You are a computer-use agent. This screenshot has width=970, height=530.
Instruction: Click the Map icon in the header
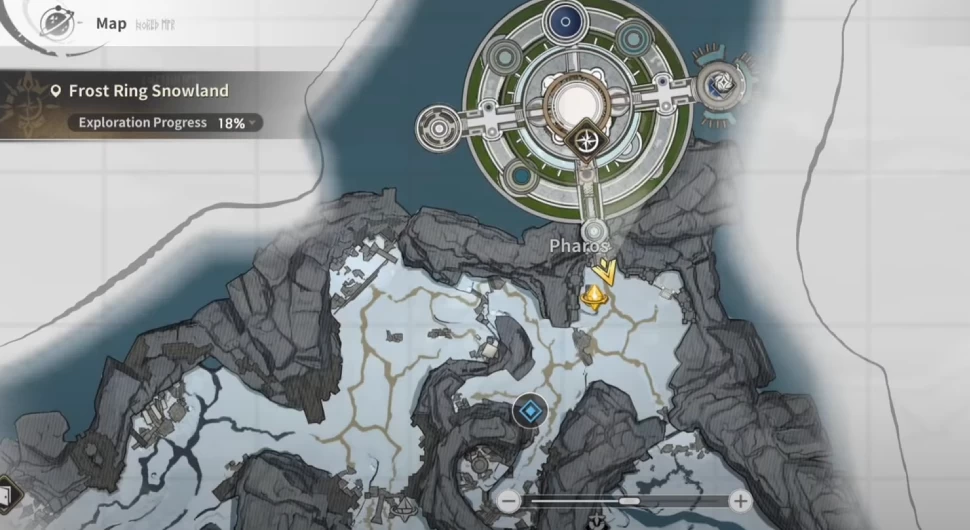tap(59, 23)
